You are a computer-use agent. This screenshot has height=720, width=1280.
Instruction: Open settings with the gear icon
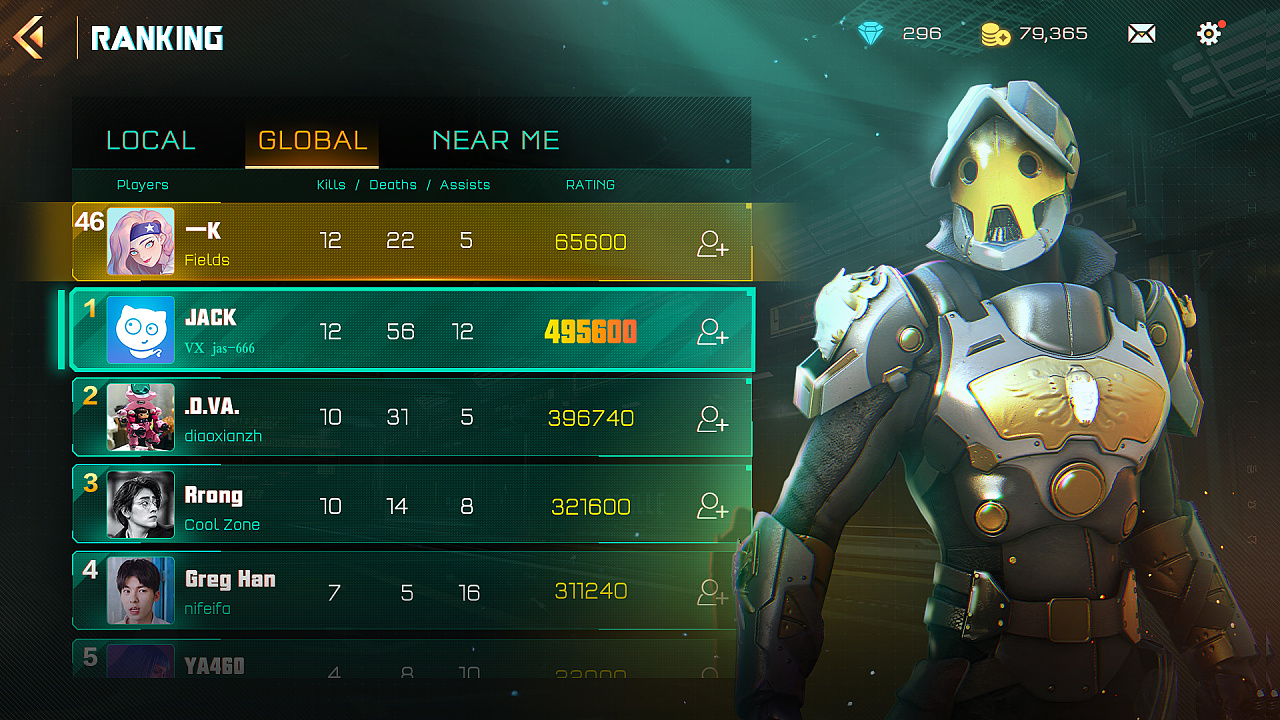[x=1209, y=34]
